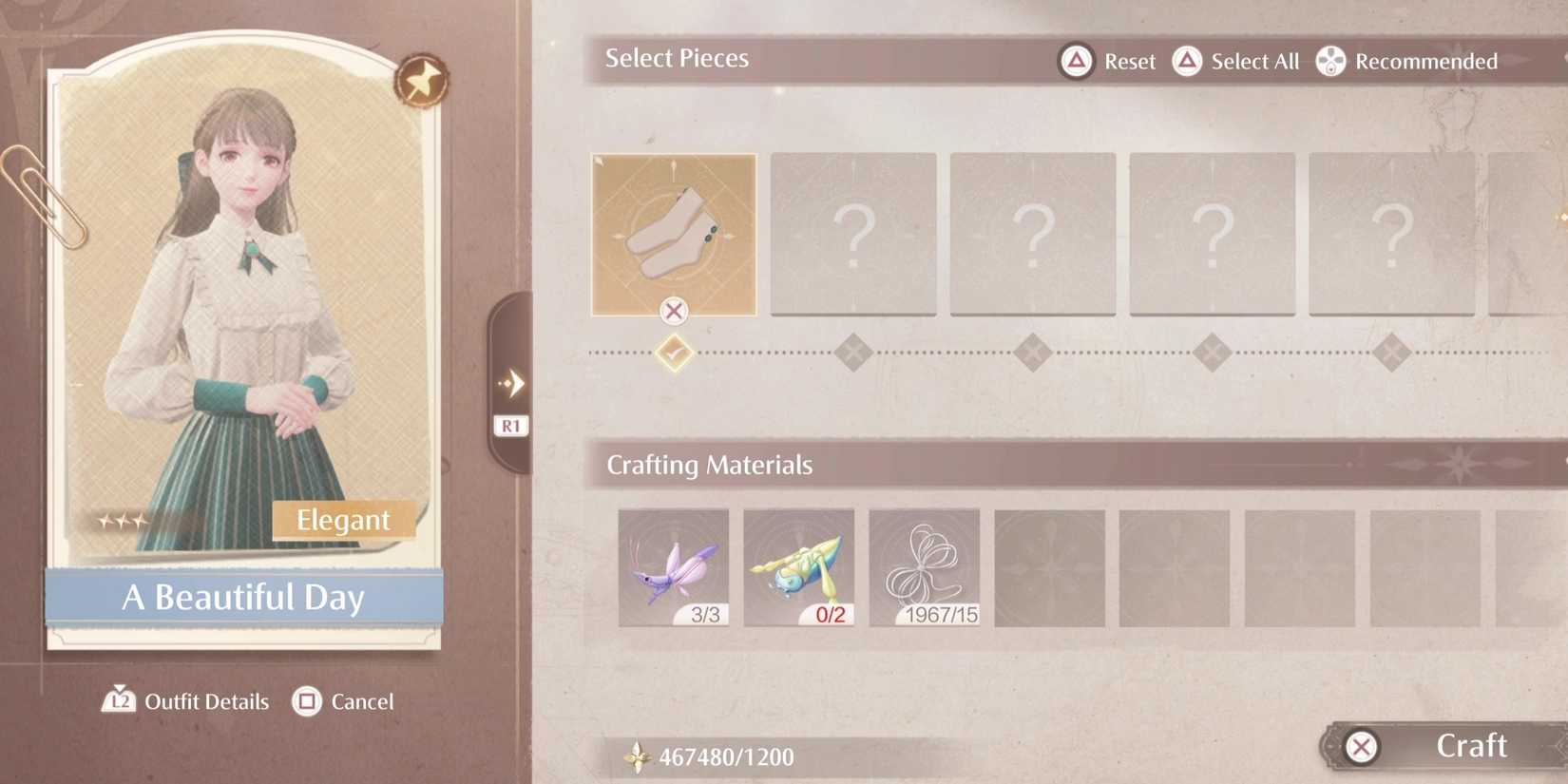This screenshot has height=784, width=1568.
Task: Select the Reset triangle icon
Action: pos(1075,60)
